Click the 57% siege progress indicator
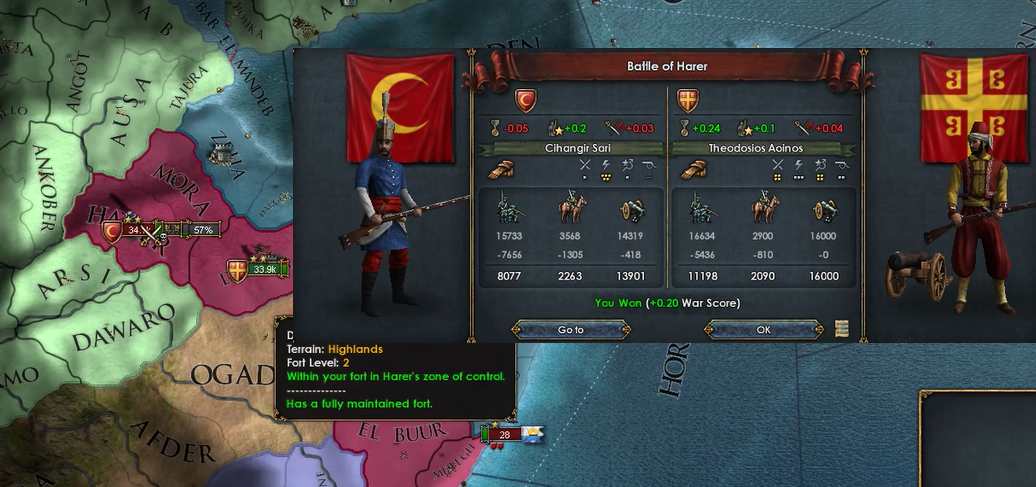Viewport: 1036px width, 487px height. 203,230
